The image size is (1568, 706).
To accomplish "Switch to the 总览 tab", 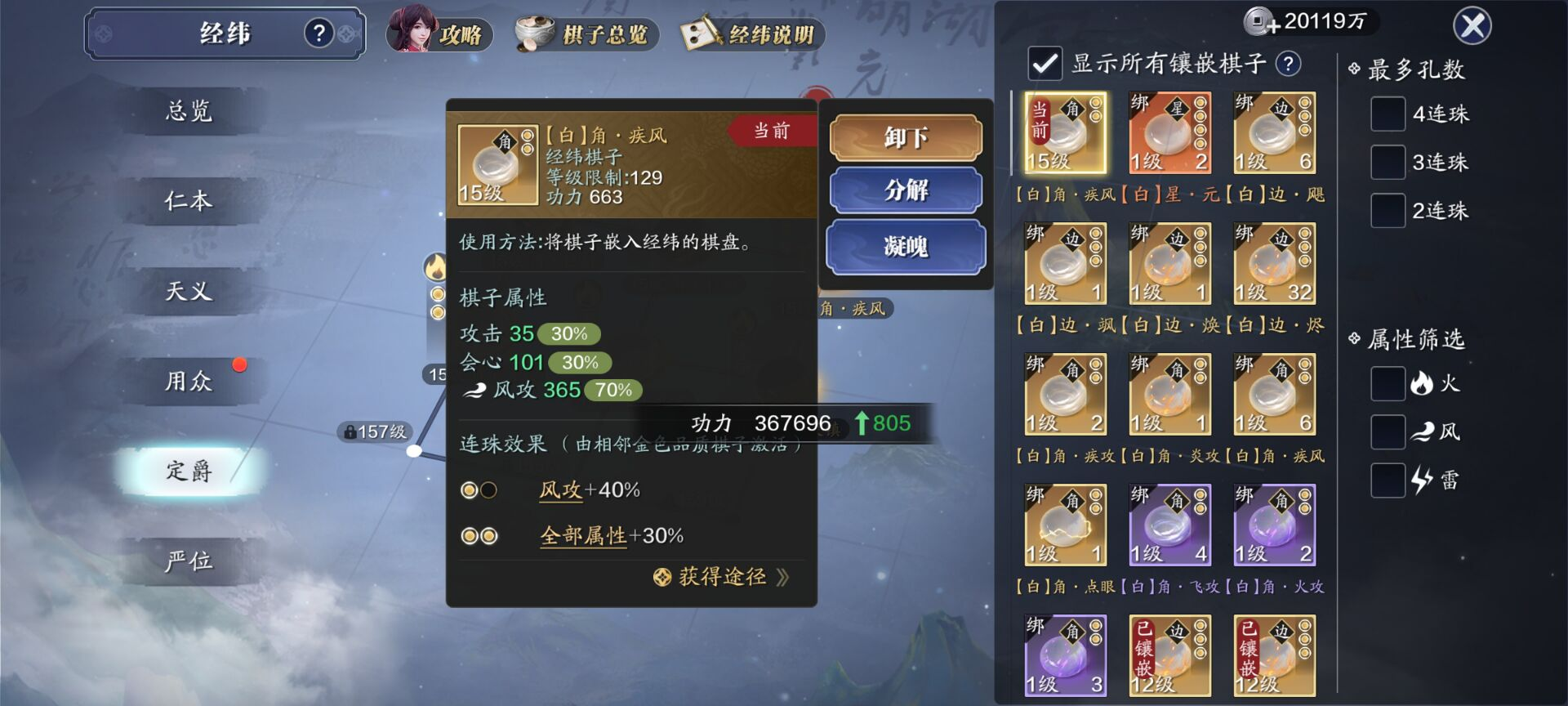I will (189, 111).
